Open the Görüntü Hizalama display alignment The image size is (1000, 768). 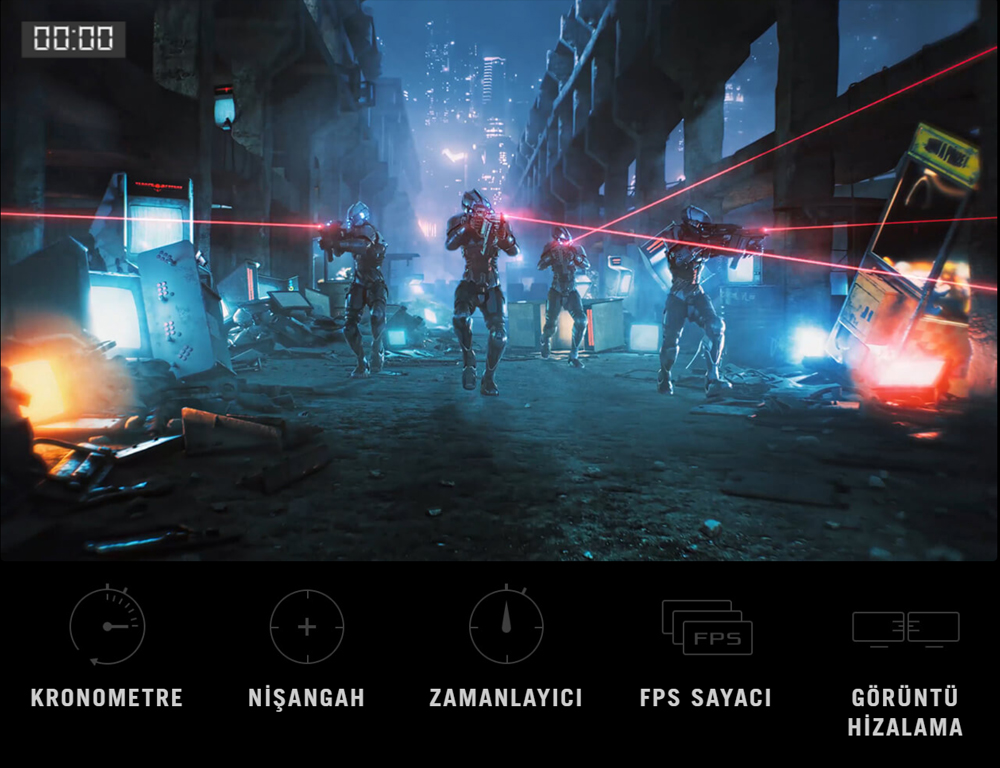[905, 628]
